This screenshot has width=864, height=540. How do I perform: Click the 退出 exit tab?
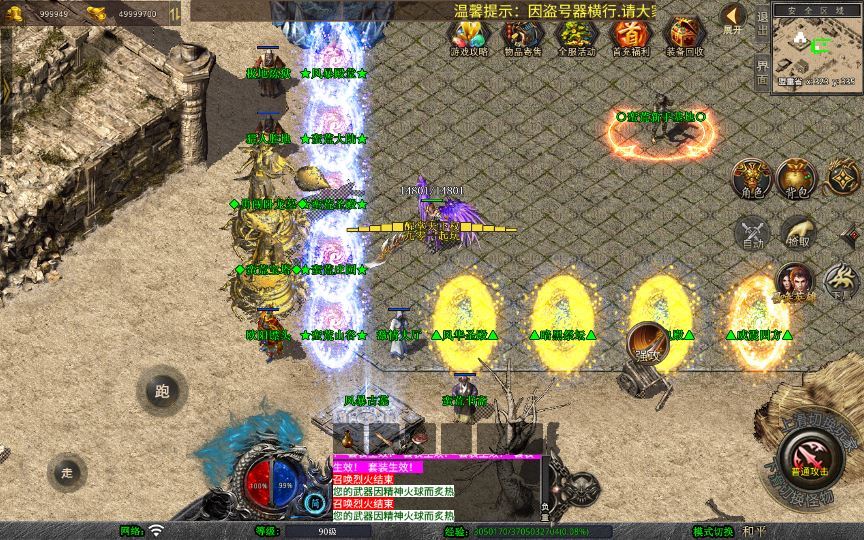pos(762,22)
